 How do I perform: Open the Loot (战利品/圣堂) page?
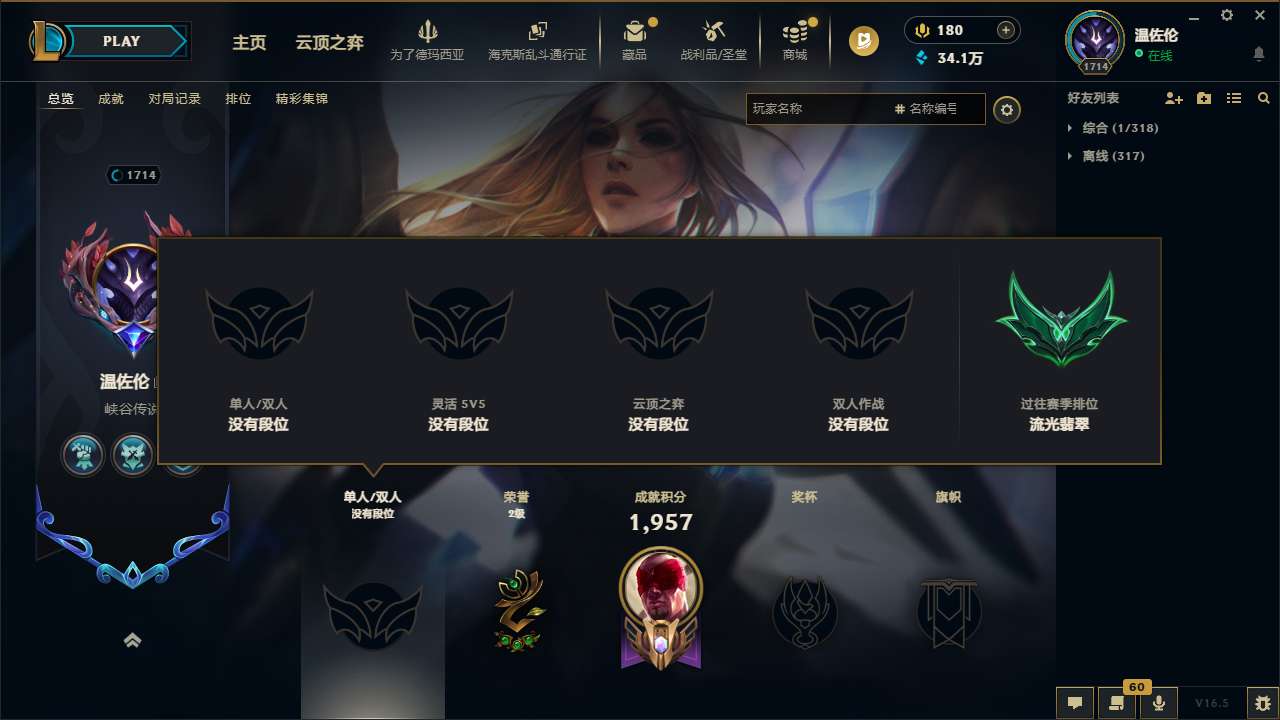click(714, 40)
